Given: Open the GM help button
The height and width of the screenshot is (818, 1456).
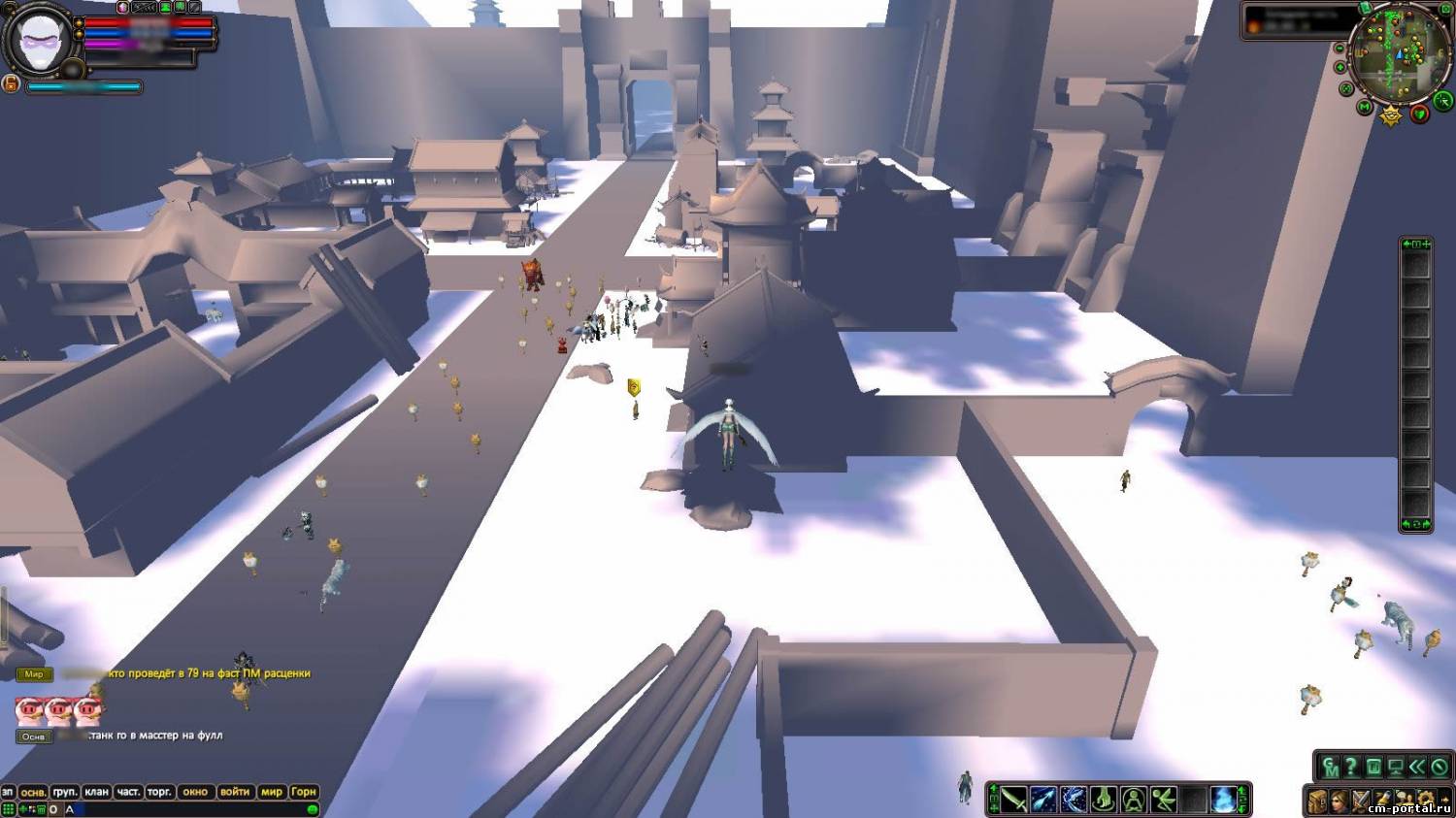Looking at the screenshot, I should tap(1330, 768).
